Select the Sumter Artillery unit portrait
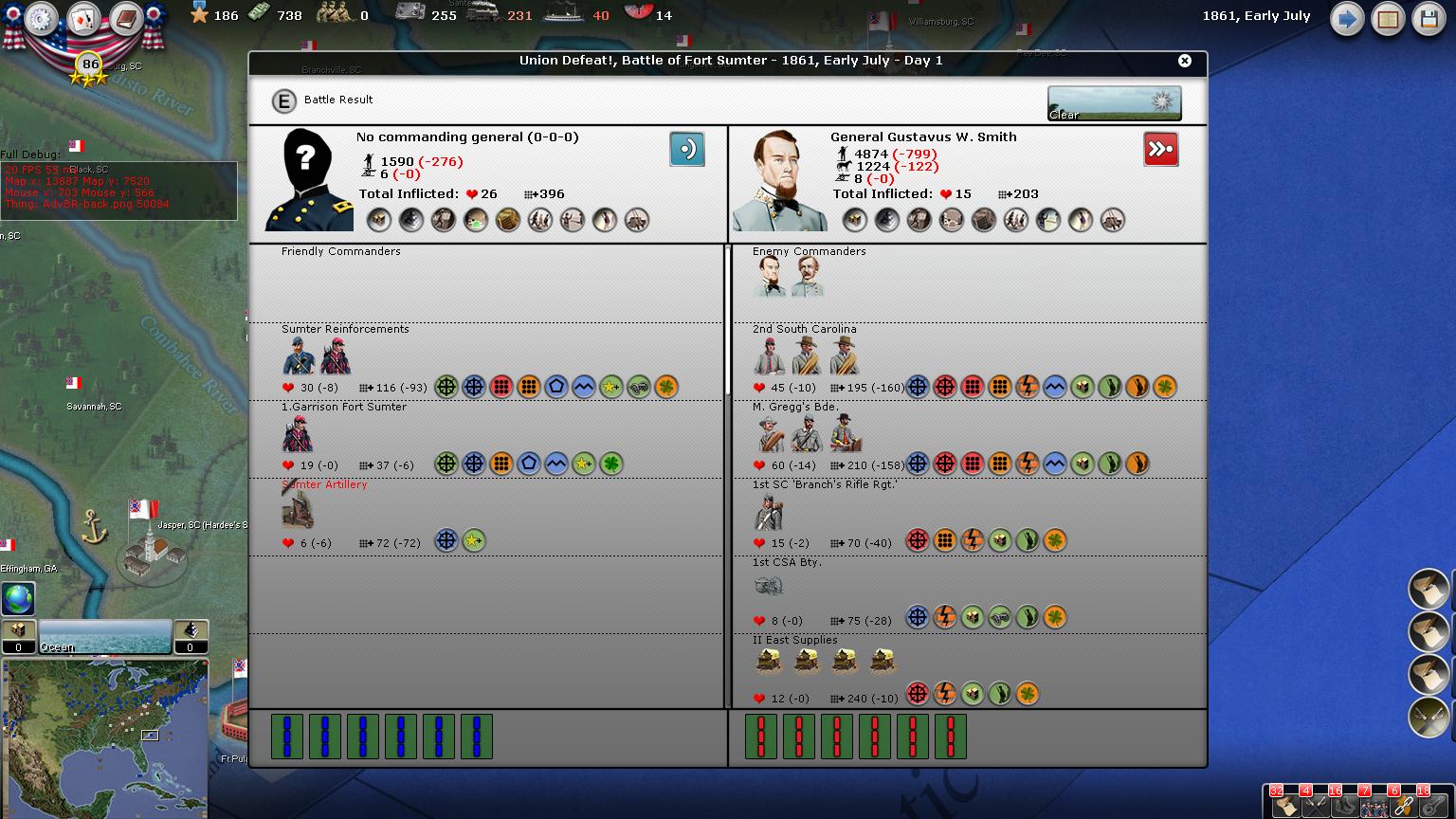 click(x=298, y=511)
